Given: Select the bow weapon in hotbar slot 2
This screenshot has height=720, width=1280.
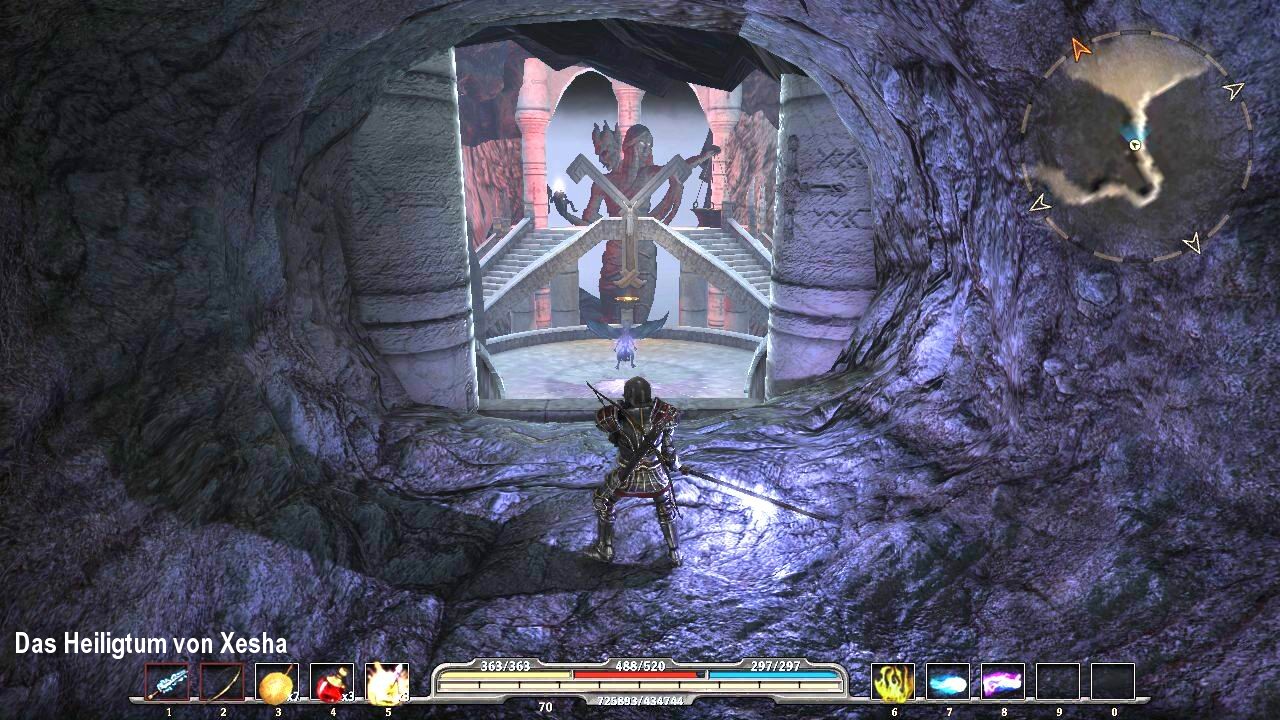Looking at the screenshot, I should [222, 683].
